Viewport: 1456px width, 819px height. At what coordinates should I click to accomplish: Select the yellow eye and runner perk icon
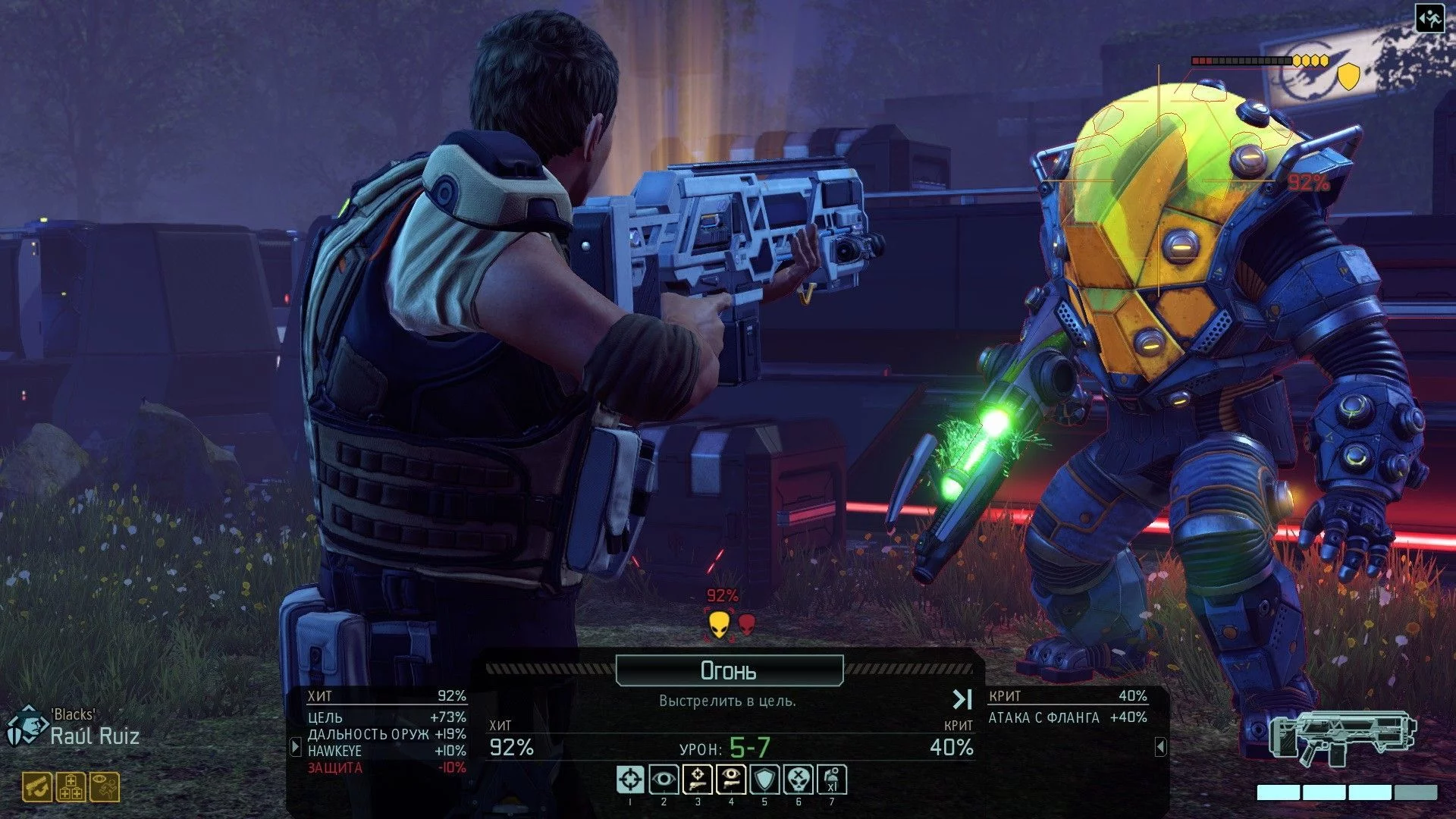105,787
